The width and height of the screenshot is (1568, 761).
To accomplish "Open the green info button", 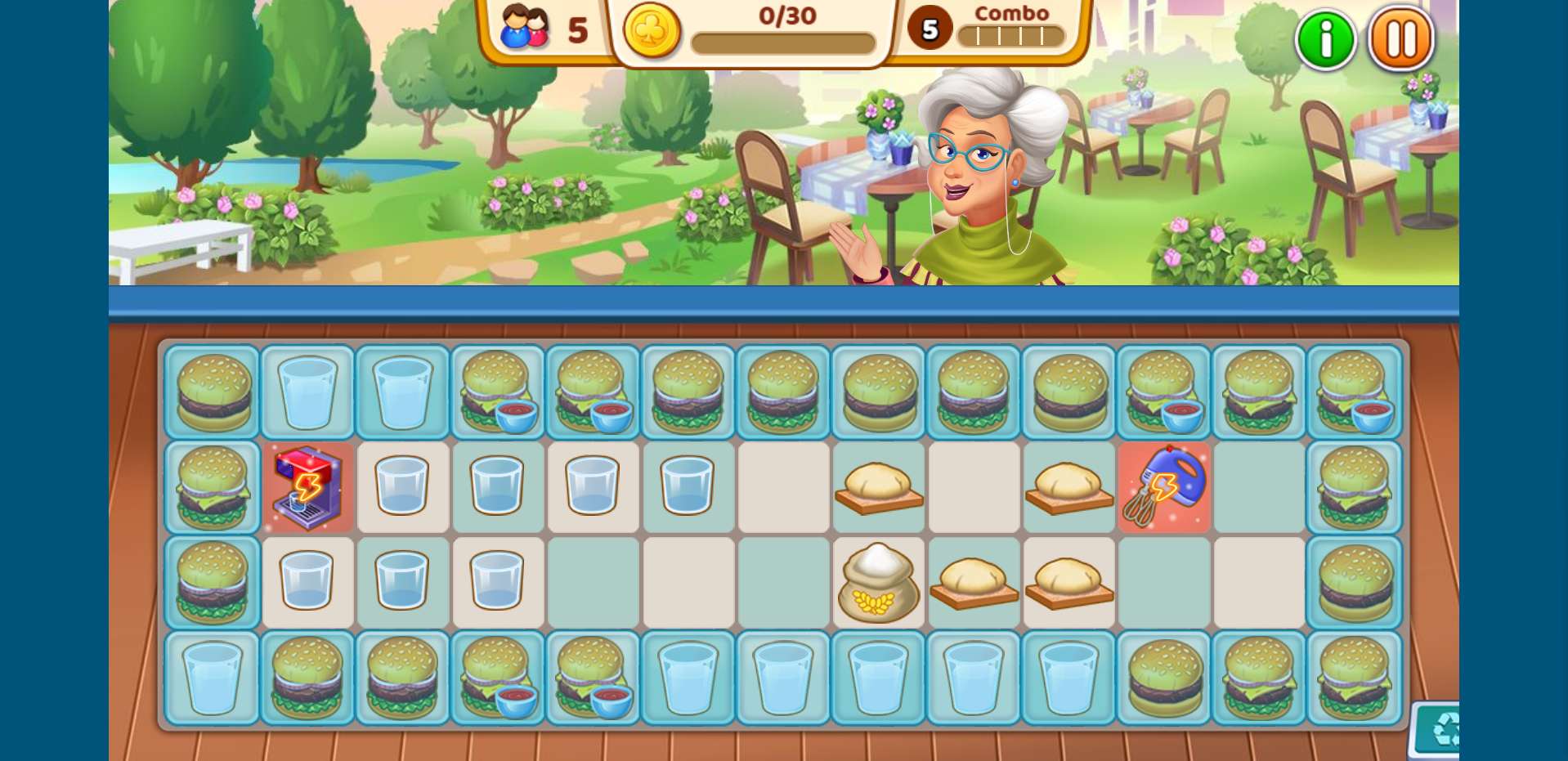I will [x=1325, y=39].
